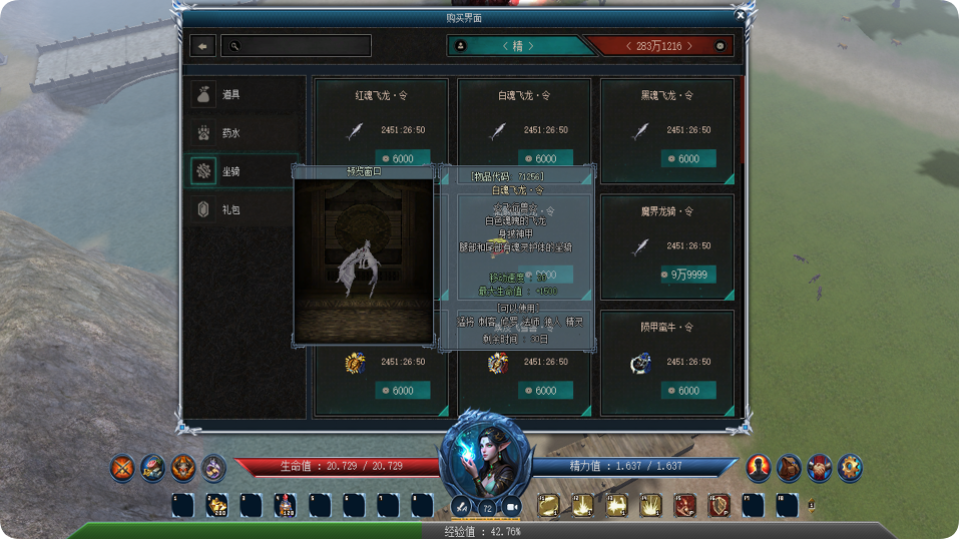959x539 pixels.
Task: Select the 魔界龙骑·令 sword item icon
Action: [x=640, y=246]
